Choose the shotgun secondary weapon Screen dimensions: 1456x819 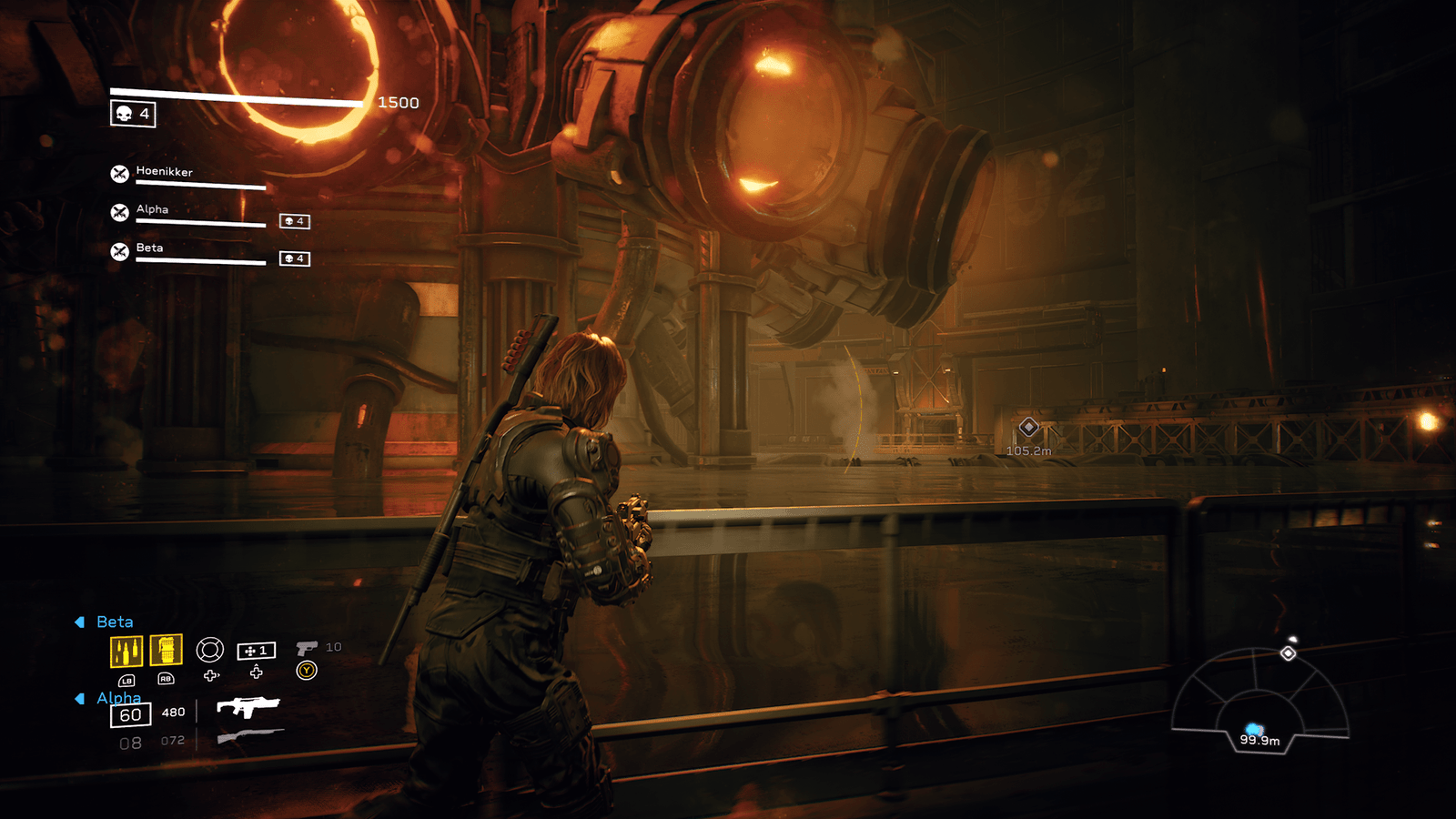point(249,735)
